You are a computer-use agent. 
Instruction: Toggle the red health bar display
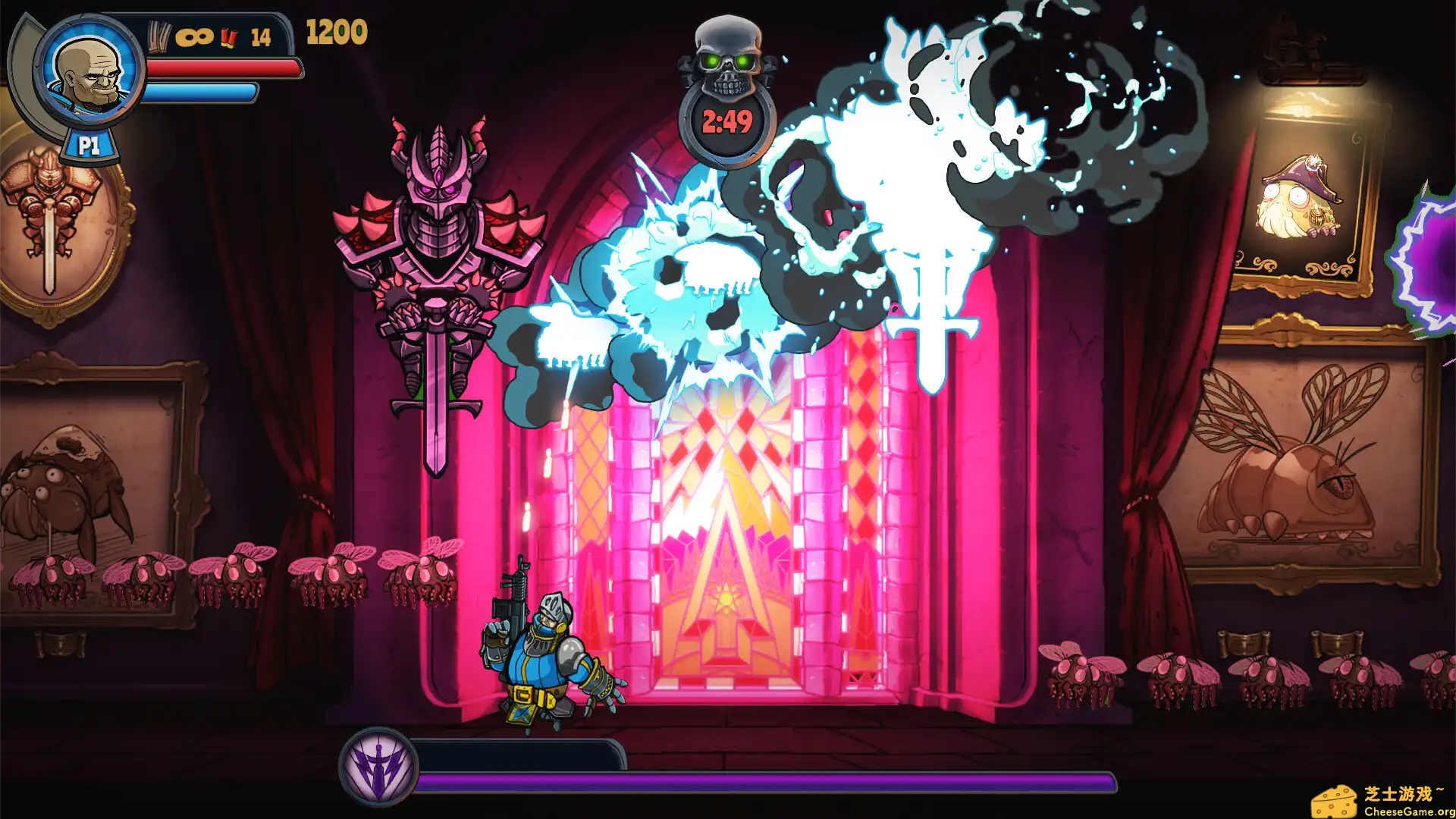[x=220, y=68]
